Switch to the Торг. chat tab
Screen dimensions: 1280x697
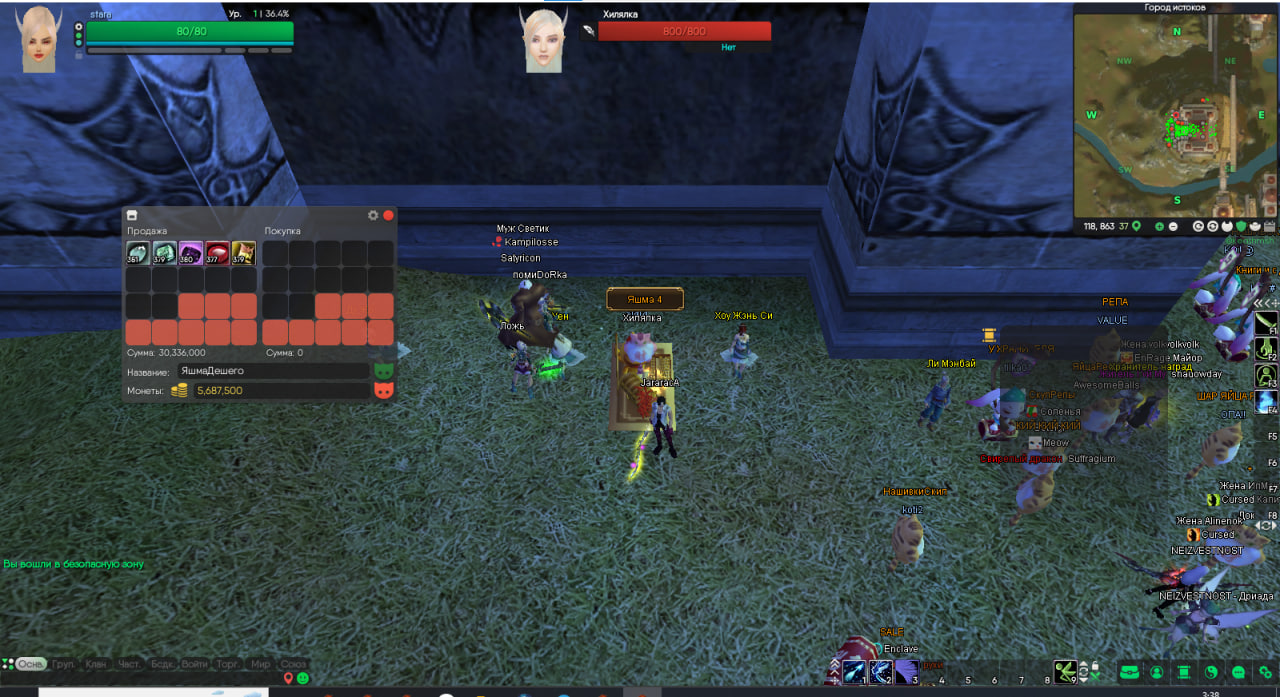pyautogui.click(x=228, y=664)
